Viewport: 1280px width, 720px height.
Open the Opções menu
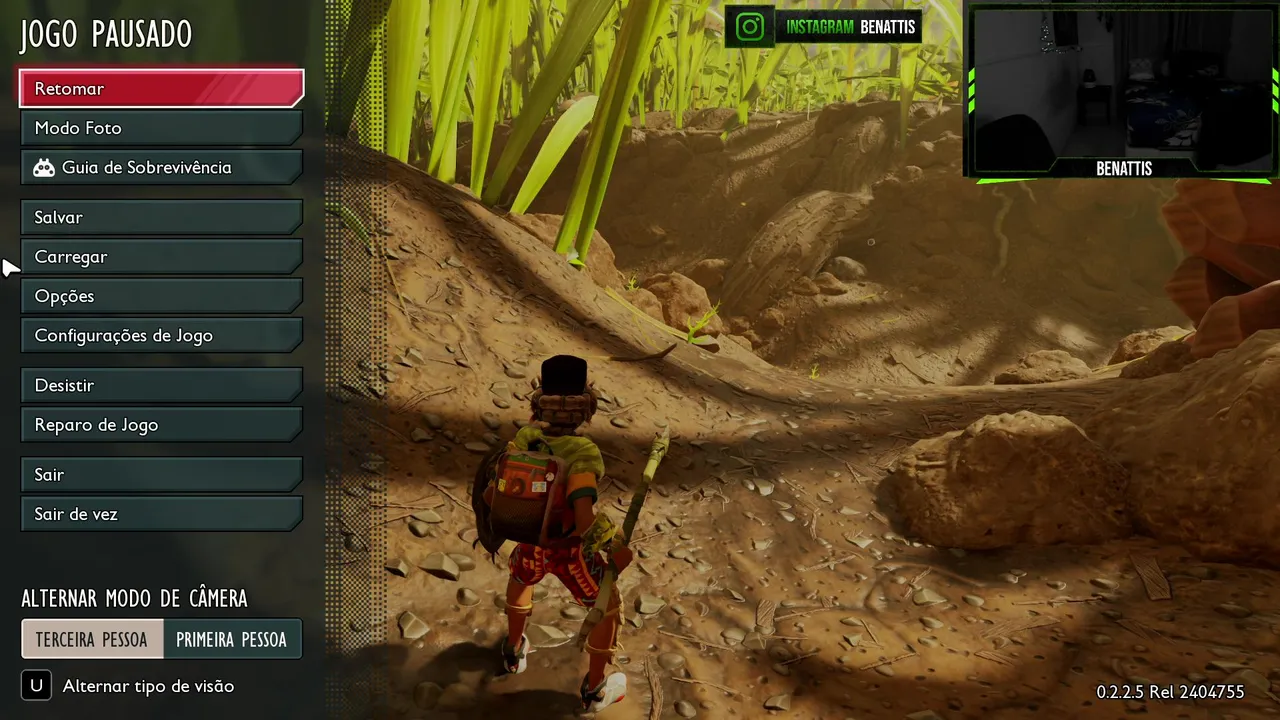tap(161, 296)
